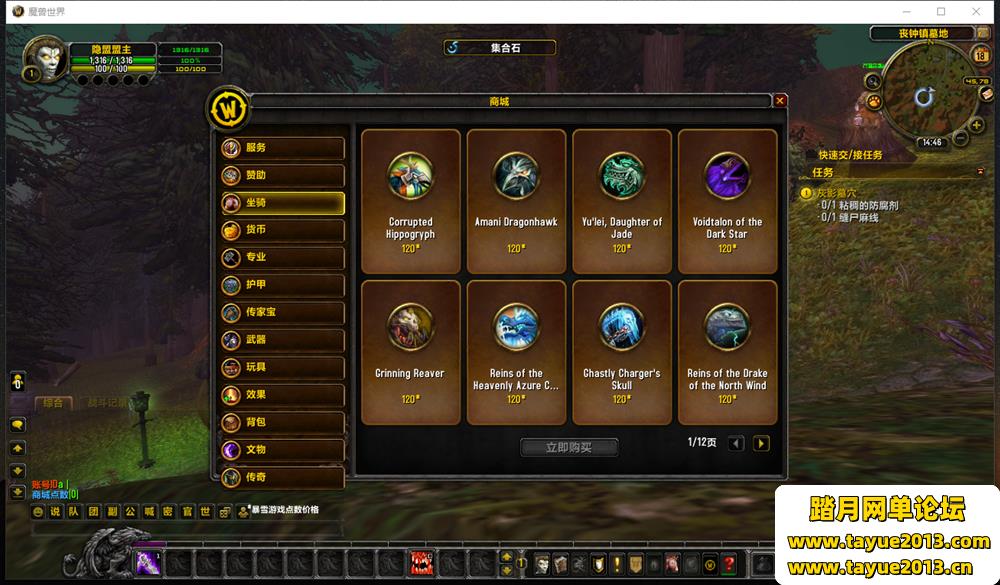The height and width of the screenshot is (585, 1000).
Task: Select Voidtalon of the Dark Star
Action: pos(727,201)
